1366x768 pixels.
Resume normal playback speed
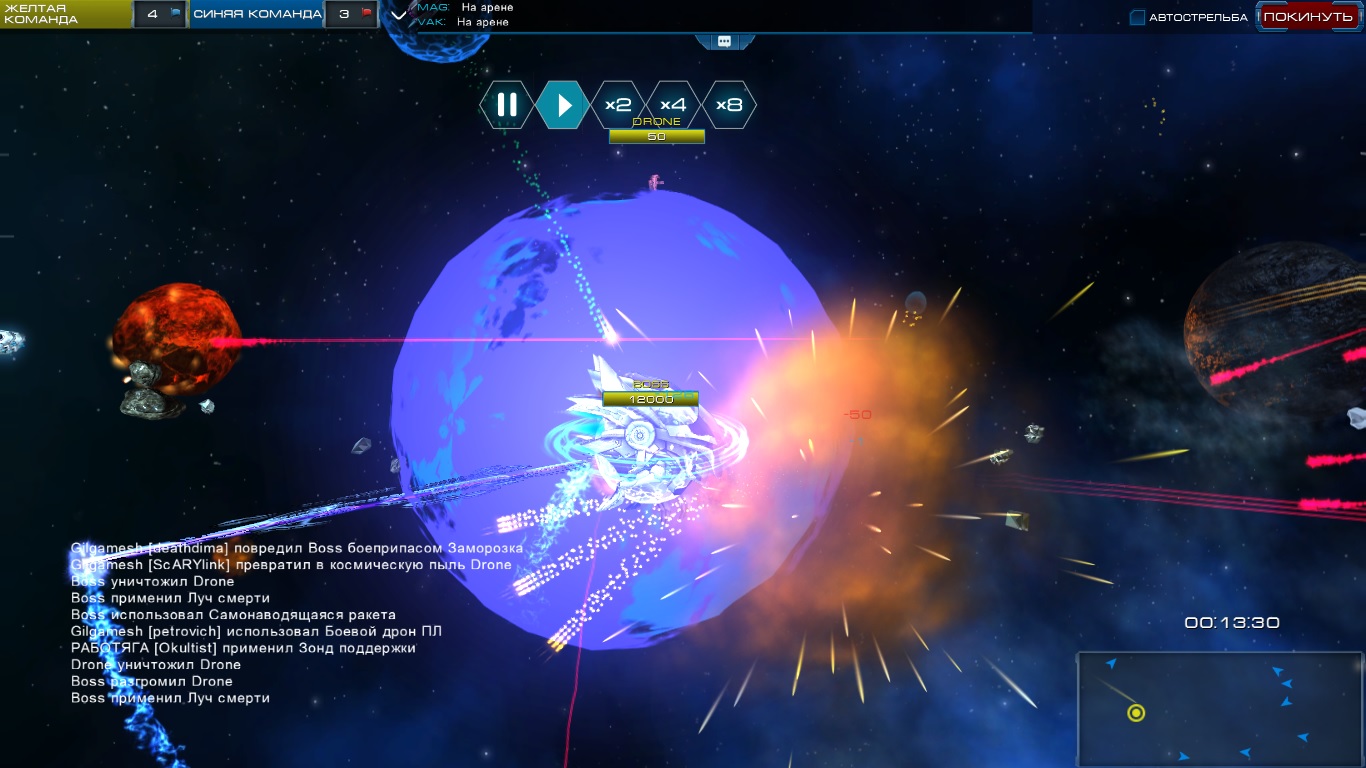pyautogui.click(x=563, y=105)
